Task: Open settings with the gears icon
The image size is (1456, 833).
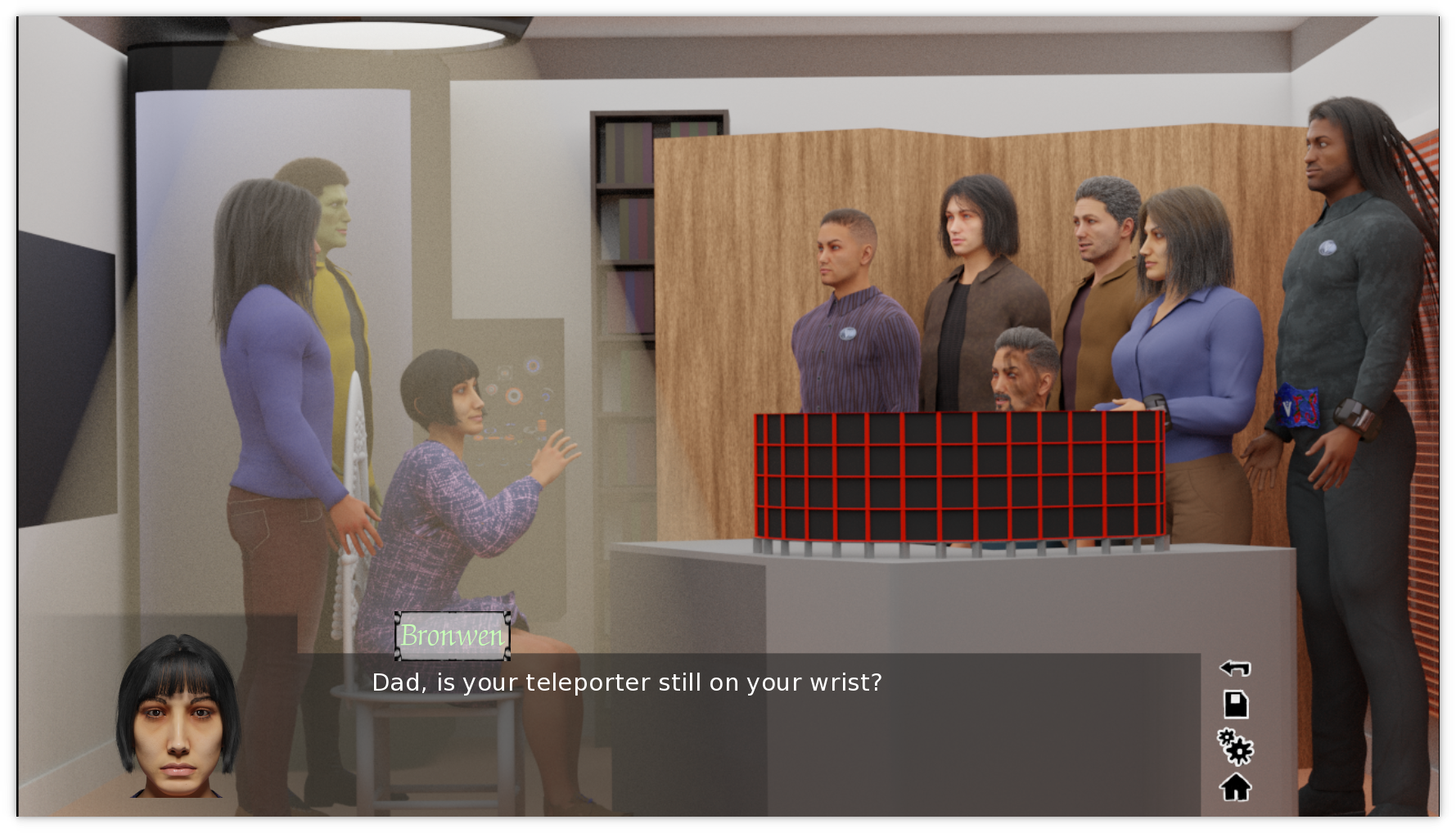Action: (1235, 746)
